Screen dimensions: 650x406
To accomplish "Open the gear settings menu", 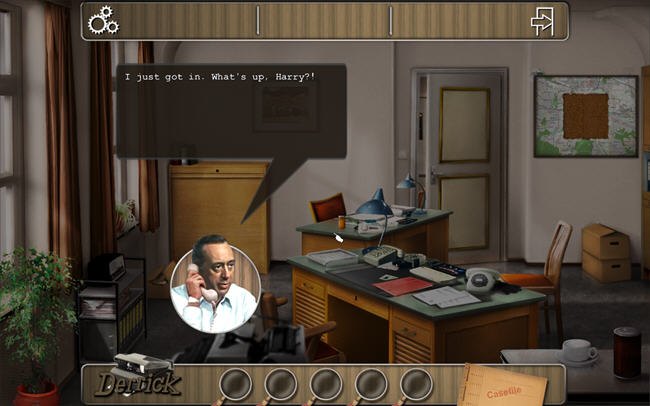I will (x=103, y=20).
